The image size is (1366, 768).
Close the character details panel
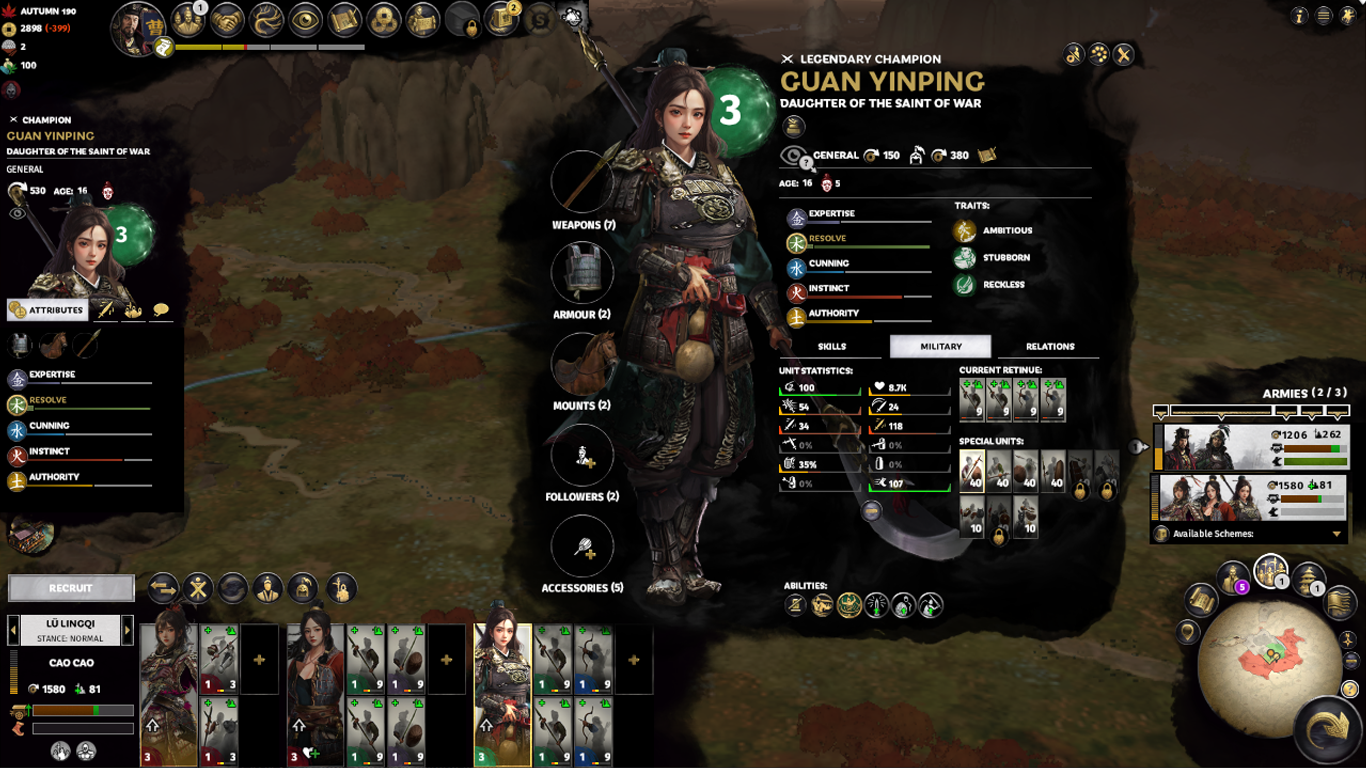(1124, 55)
